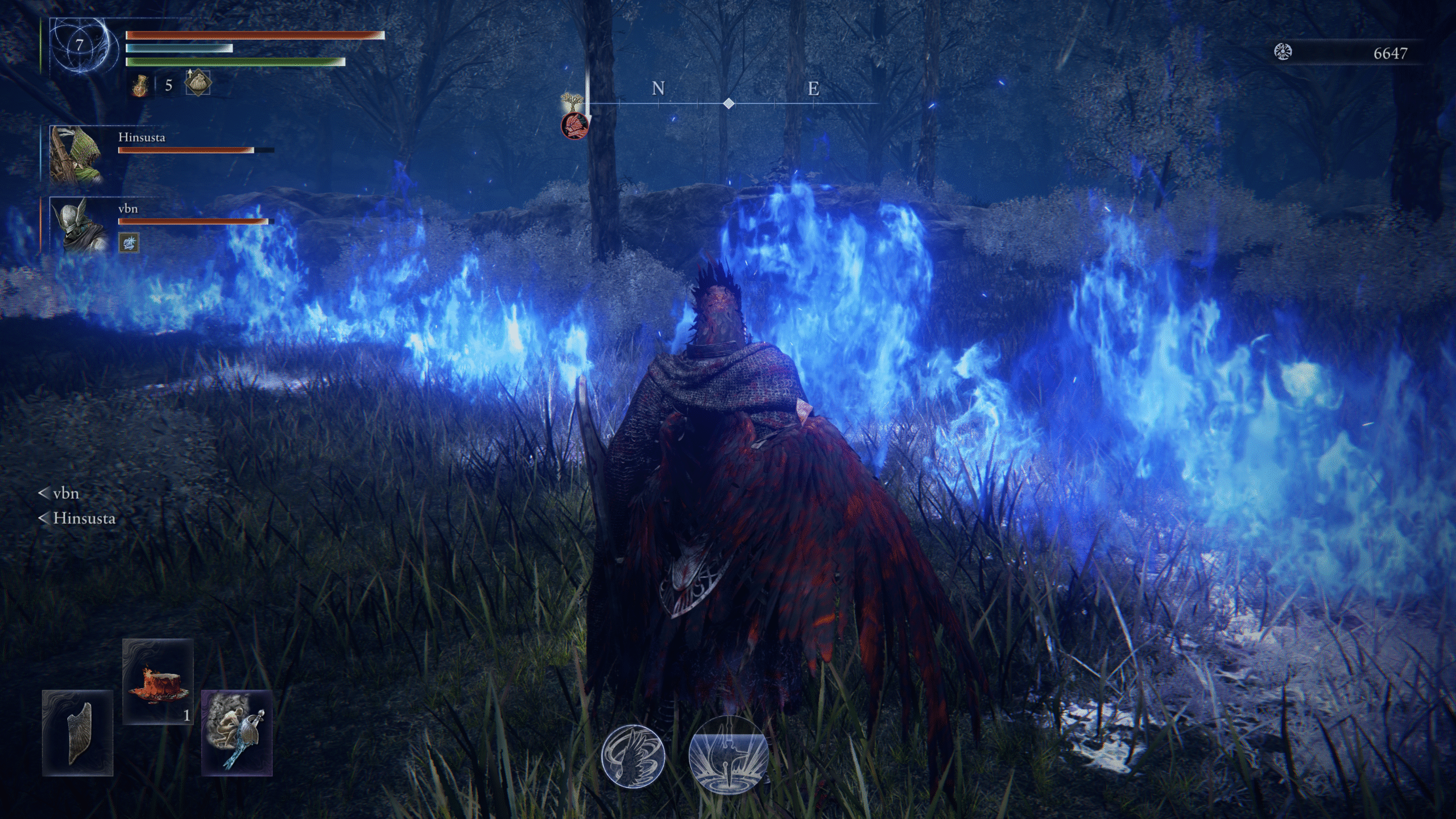Inspect the status effect icon under vbn
The image size is (1456, 819).
(129, 243)
